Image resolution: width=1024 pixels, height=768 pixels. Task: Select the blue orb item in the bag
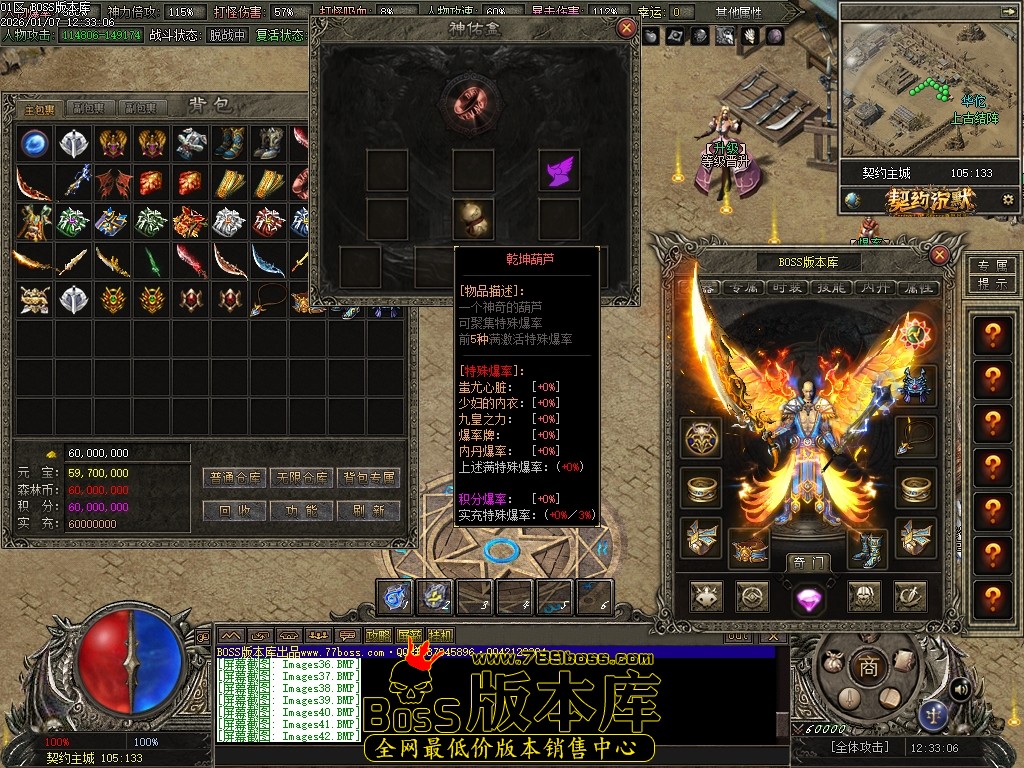click(x=34, y=142)
